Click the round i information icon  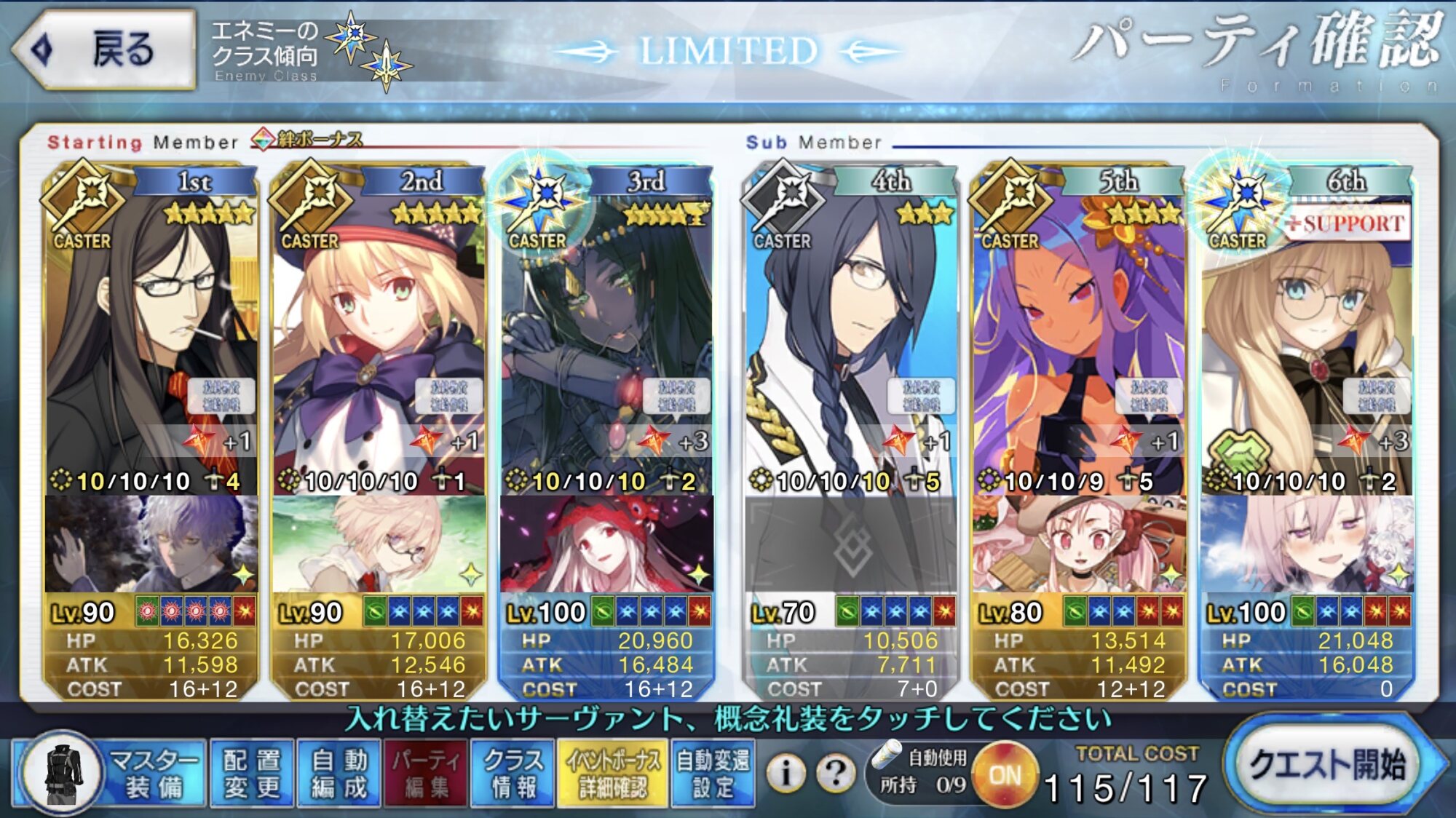[x=786, y=773]
